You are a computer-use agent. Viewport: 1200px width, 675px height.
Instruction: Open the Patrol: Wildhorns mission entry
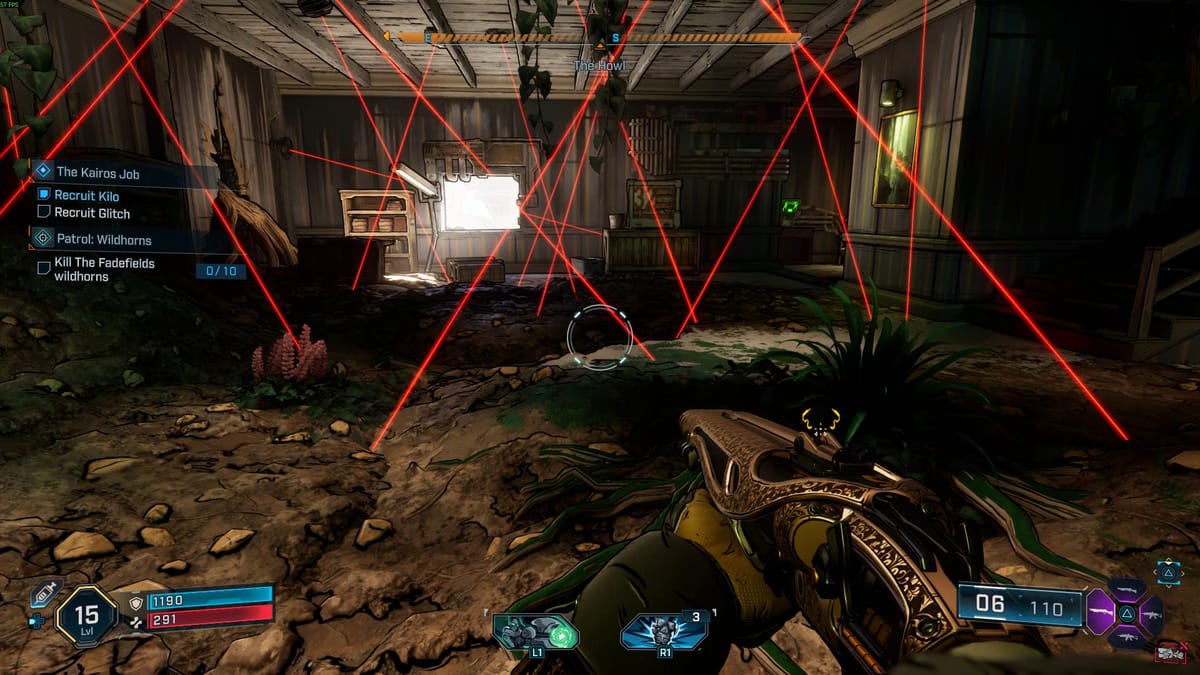pos(103,239)
